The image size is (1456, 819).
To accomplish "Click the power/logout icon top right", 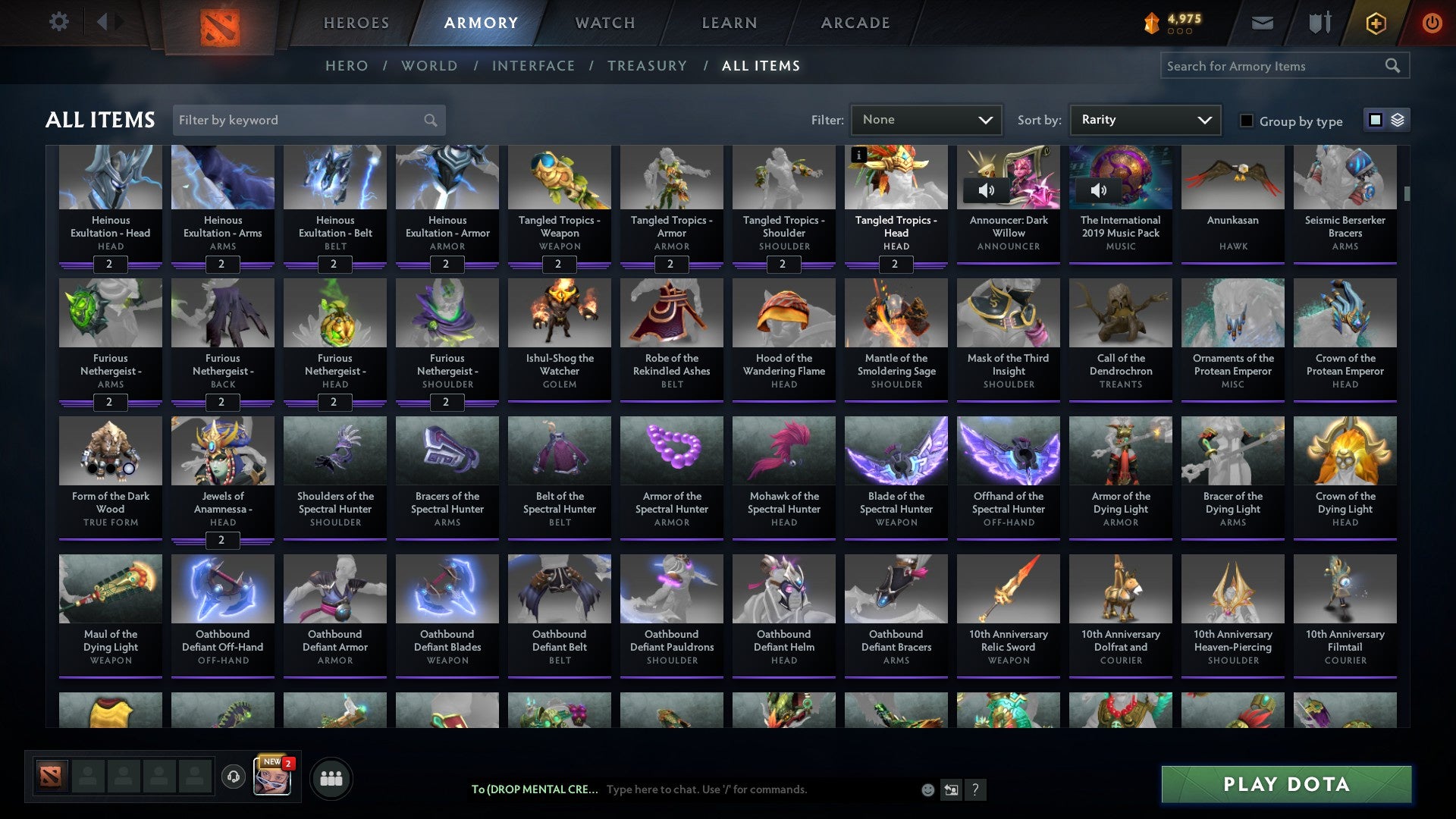I will click(1432, 23).
